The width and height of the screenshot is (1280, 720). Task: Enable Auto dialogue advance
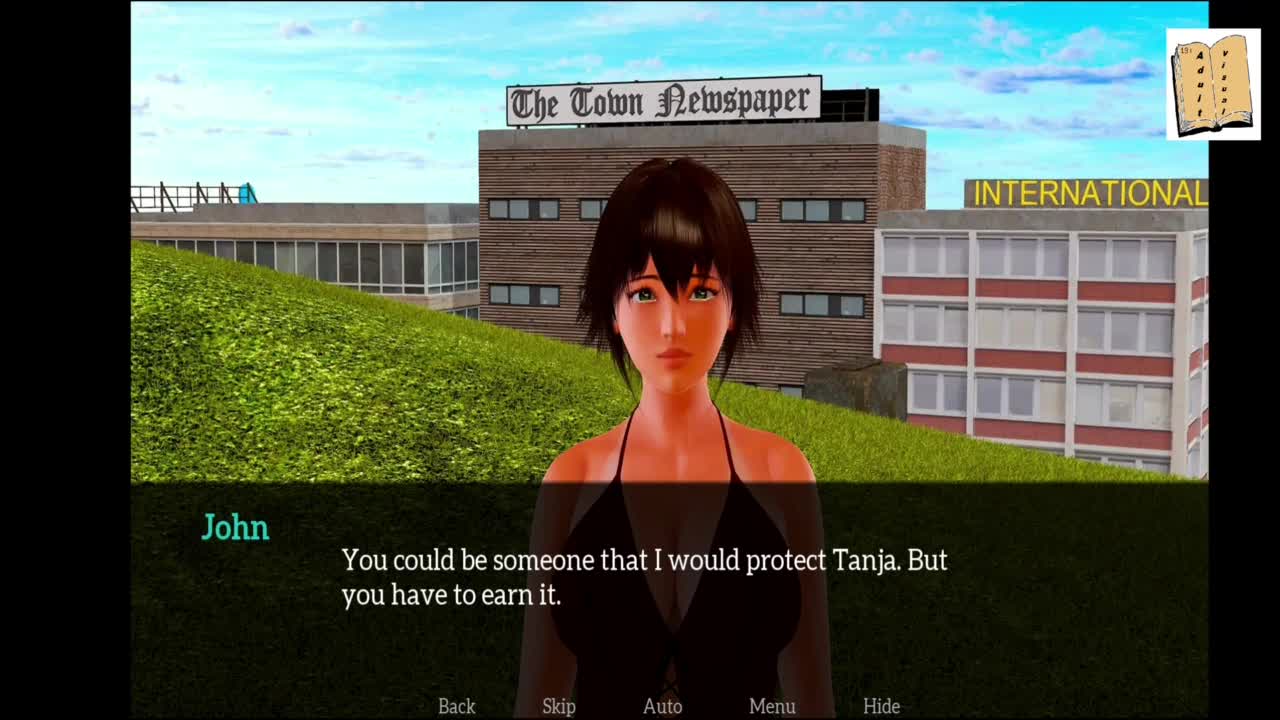[662, 706]
